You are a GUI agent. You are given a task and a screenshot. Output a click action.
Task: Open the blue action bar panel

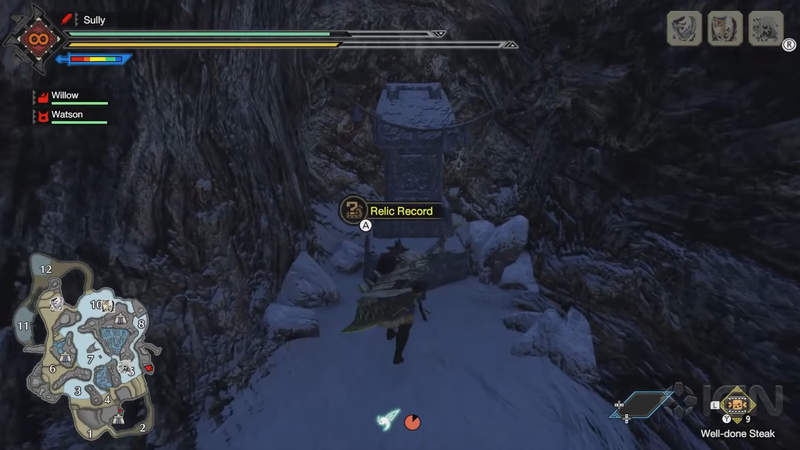[641, 404]
